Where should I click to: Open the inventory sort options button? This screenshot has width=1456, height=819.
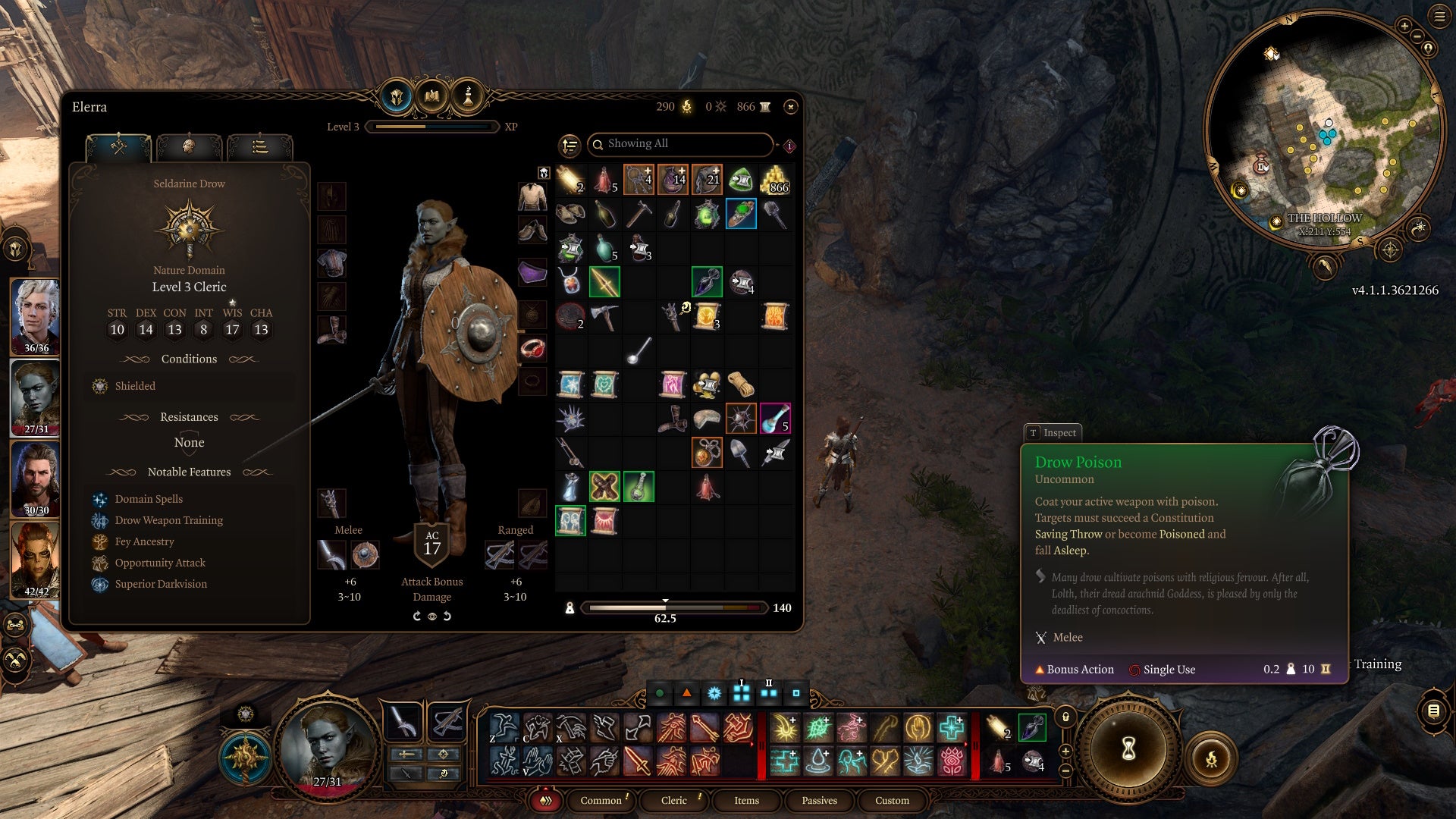(570, 145)
